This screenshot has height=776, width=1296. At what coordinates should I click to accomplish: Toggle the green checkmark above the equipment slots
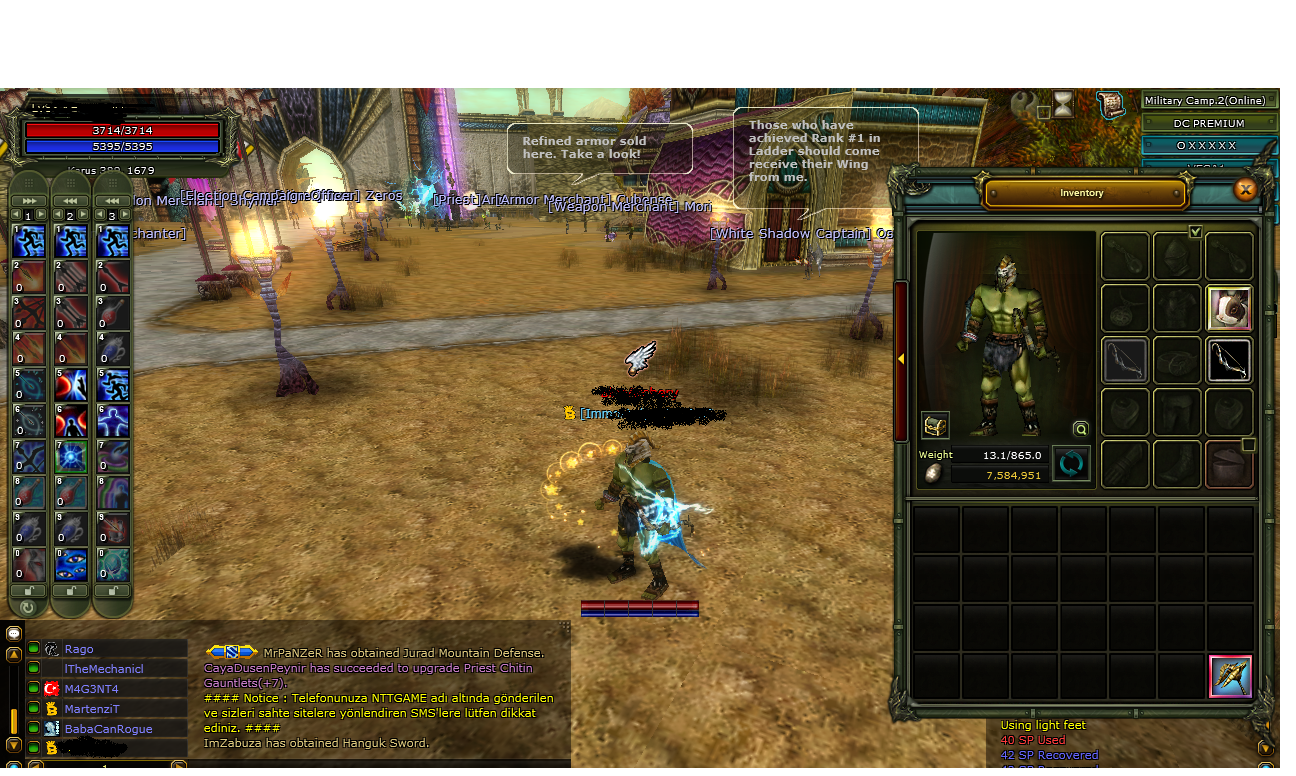[1196, 232]
